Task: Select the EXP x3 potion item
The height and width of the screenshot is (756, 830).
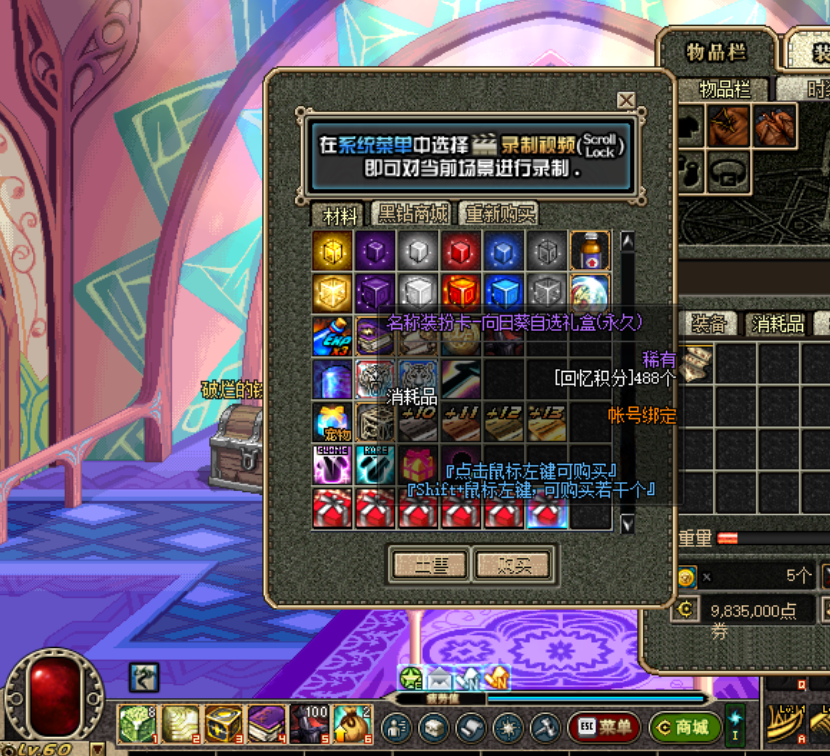Action: [332, 337]
